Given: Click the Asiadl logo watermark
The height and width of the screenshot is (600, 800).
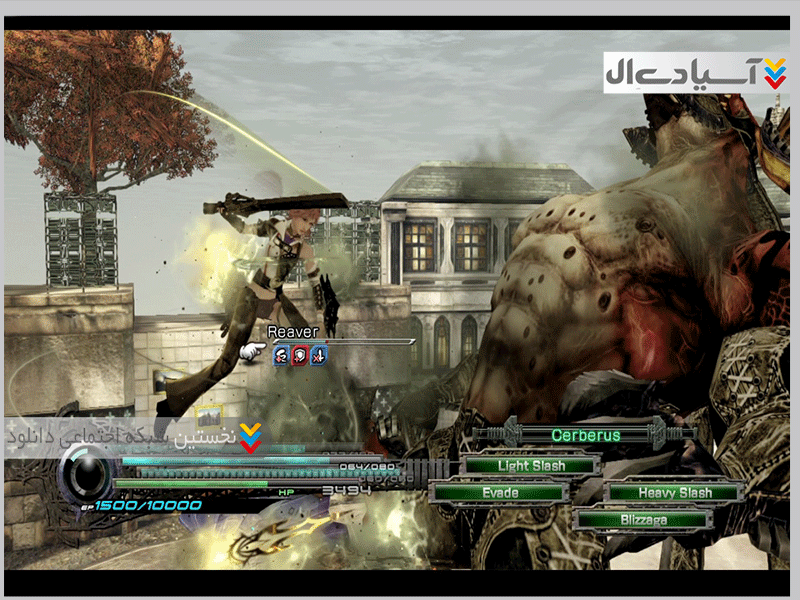Looking at the screenshot, I should [696, 72].
